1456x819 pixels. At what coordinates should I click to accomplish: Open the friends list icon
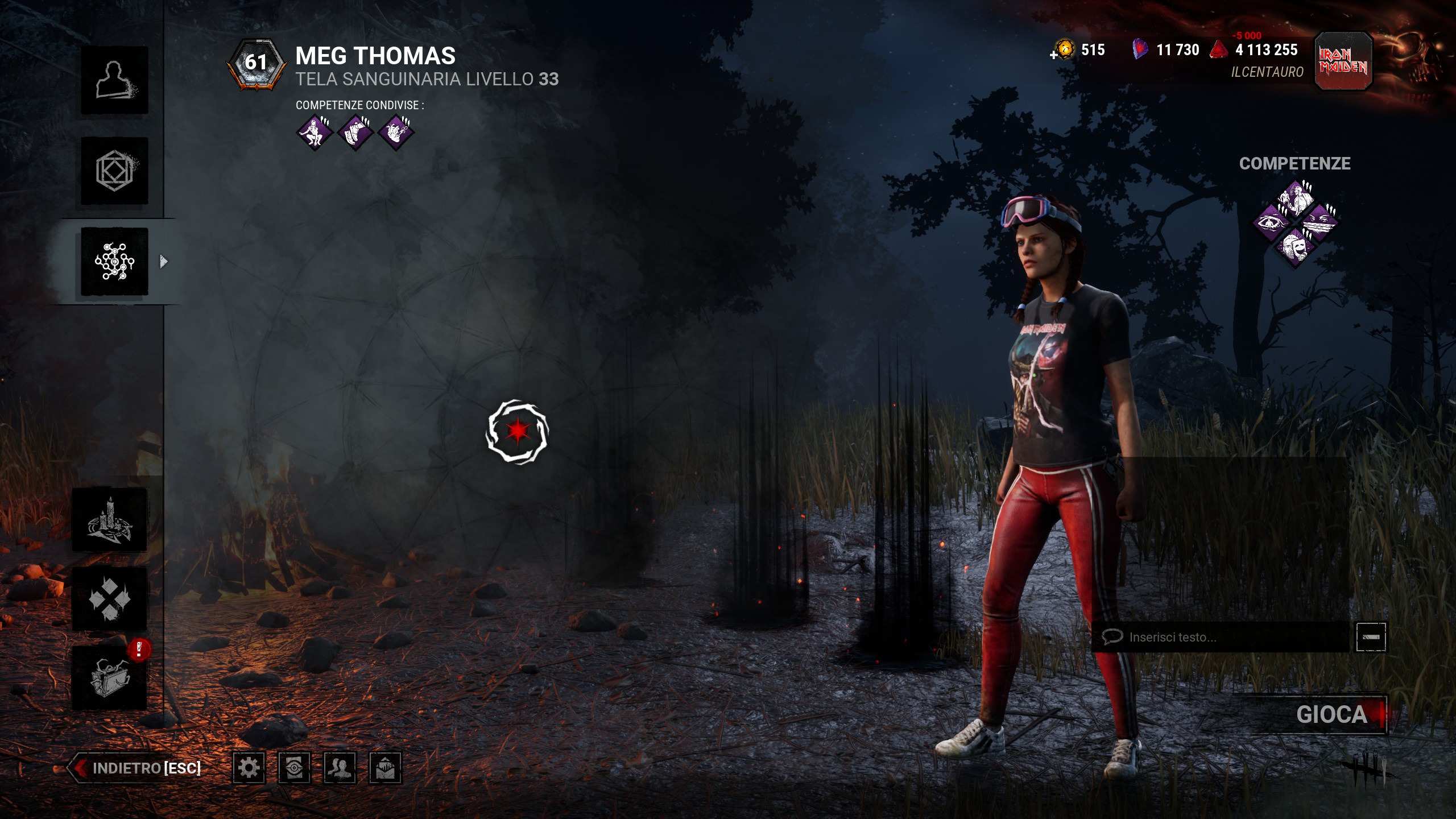point(340,768)
